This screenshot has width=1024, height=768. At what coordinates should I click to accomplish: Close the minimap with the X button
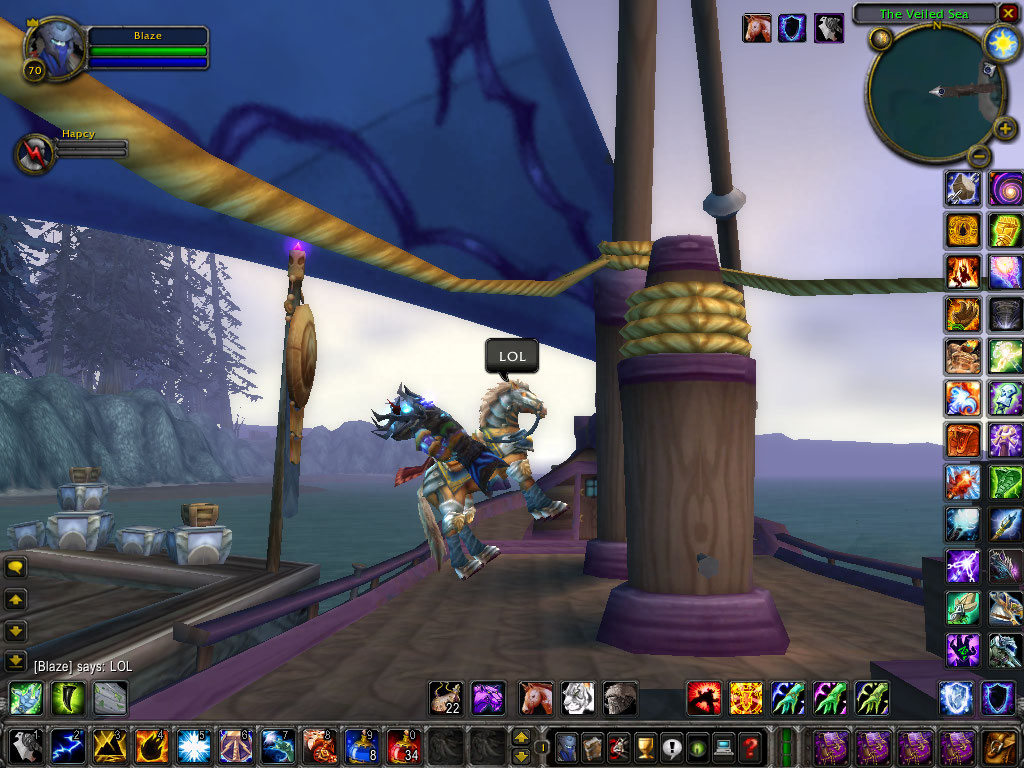[x=1009, y=14]
